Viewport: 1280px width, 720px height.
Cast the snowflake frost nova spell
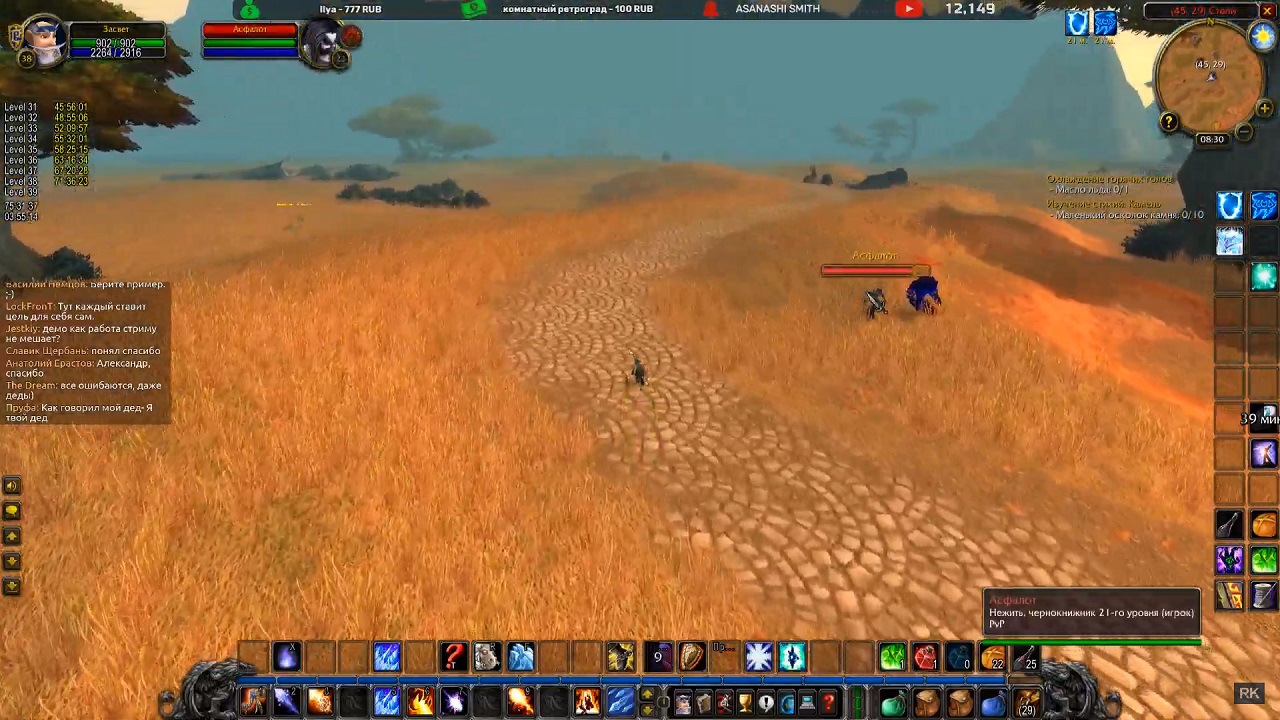tap(758, 657)
